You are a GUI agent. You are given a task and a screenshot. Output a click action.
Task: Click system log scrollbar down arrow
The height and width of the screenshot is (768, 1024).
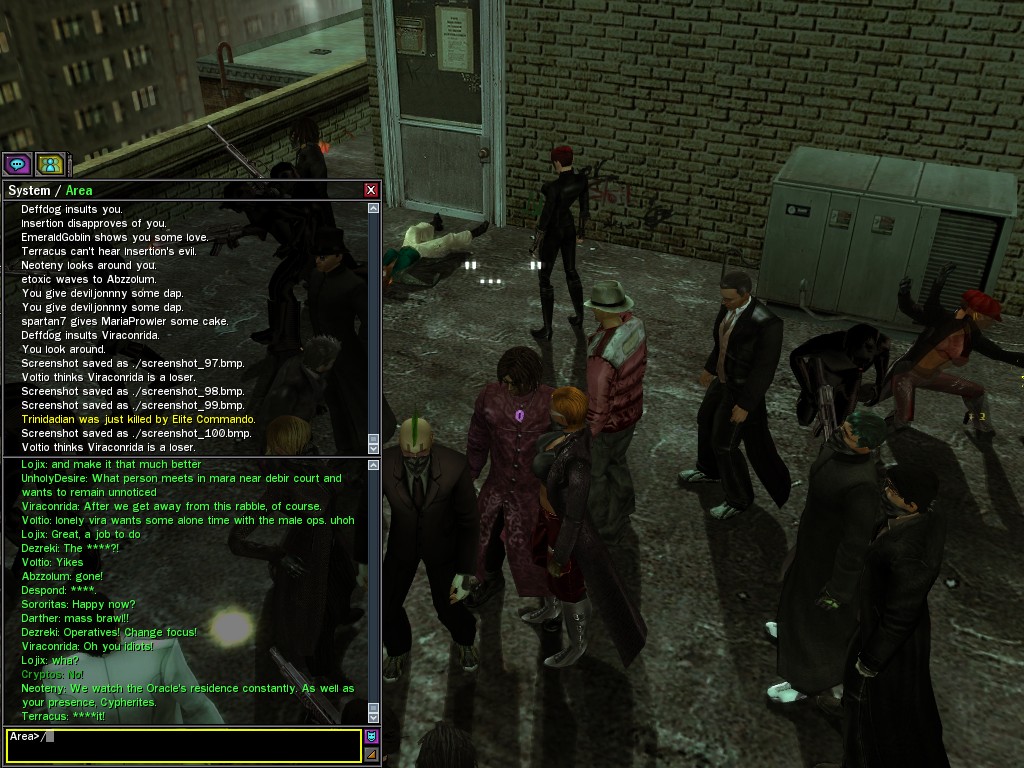[x=374, y=447]
